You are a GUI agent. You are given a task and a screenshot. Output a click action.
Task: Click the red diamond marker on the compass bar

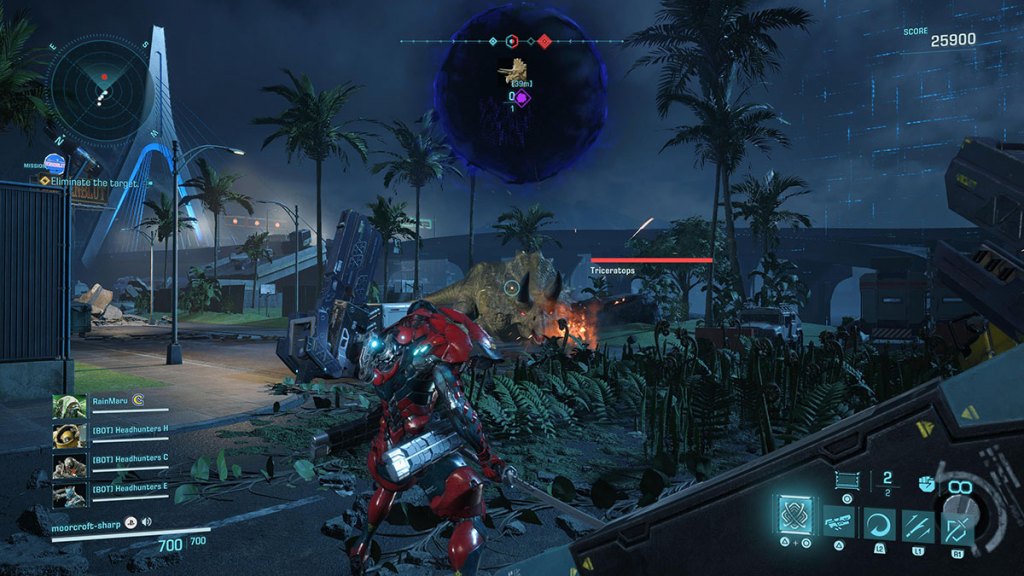click(x=544, y=41)
